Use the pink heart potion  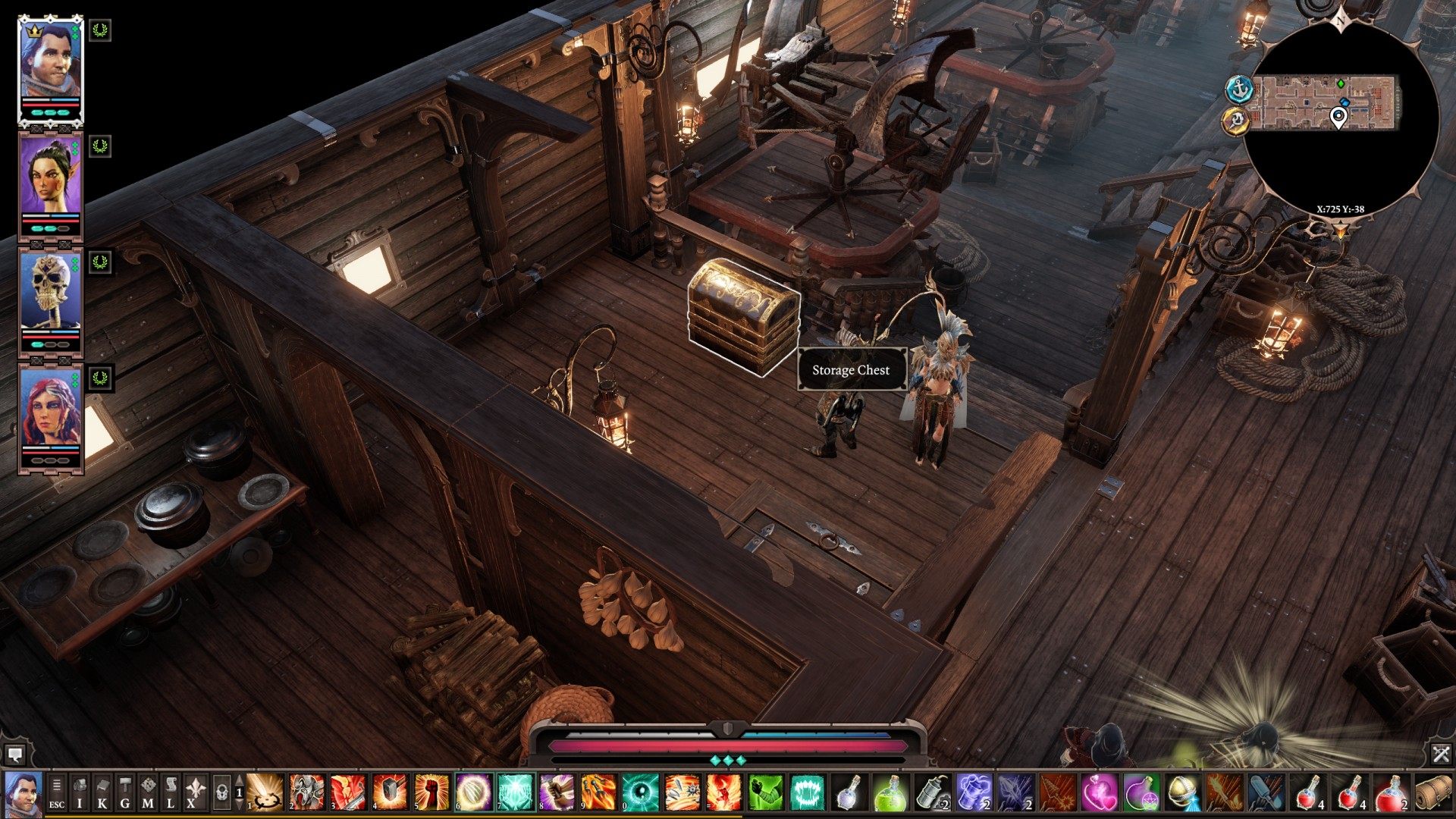point(1098,792)
